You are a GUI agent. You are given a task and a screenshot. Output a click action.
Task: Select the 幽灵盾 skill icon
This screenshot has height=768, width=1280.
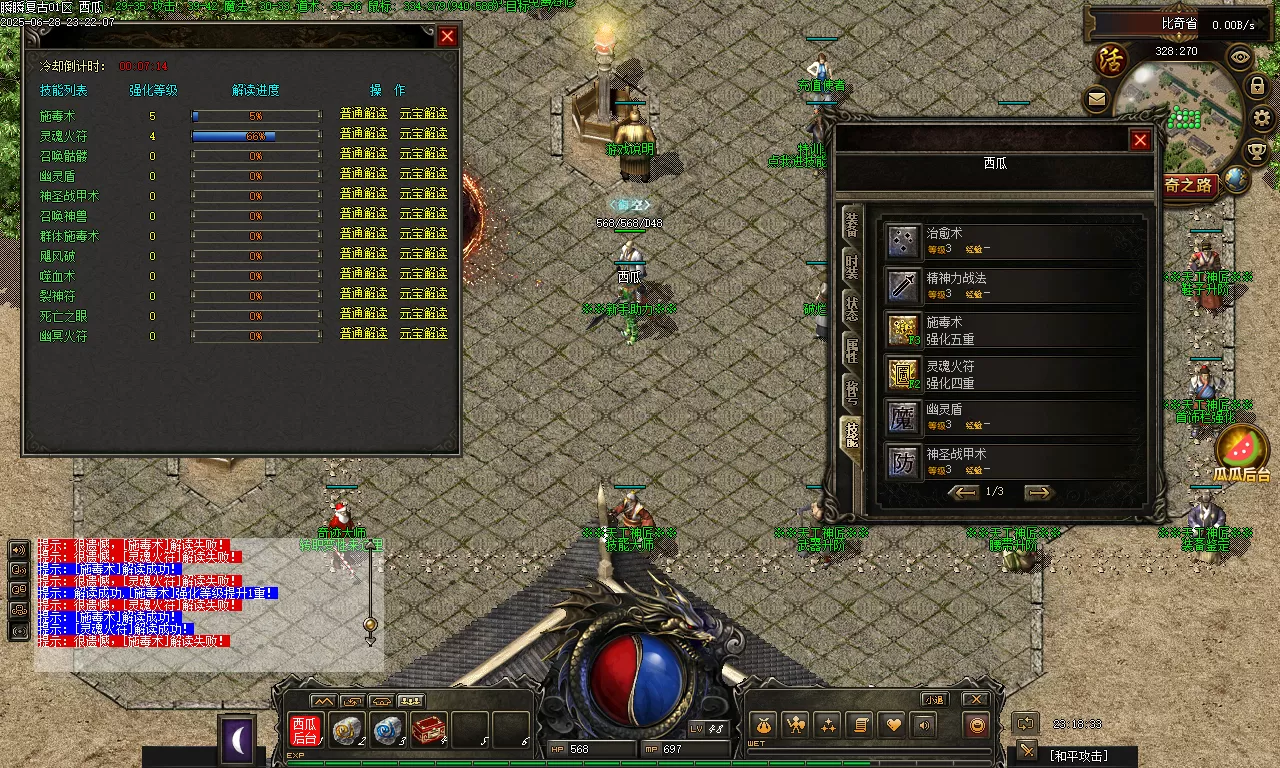pos(903,417)
